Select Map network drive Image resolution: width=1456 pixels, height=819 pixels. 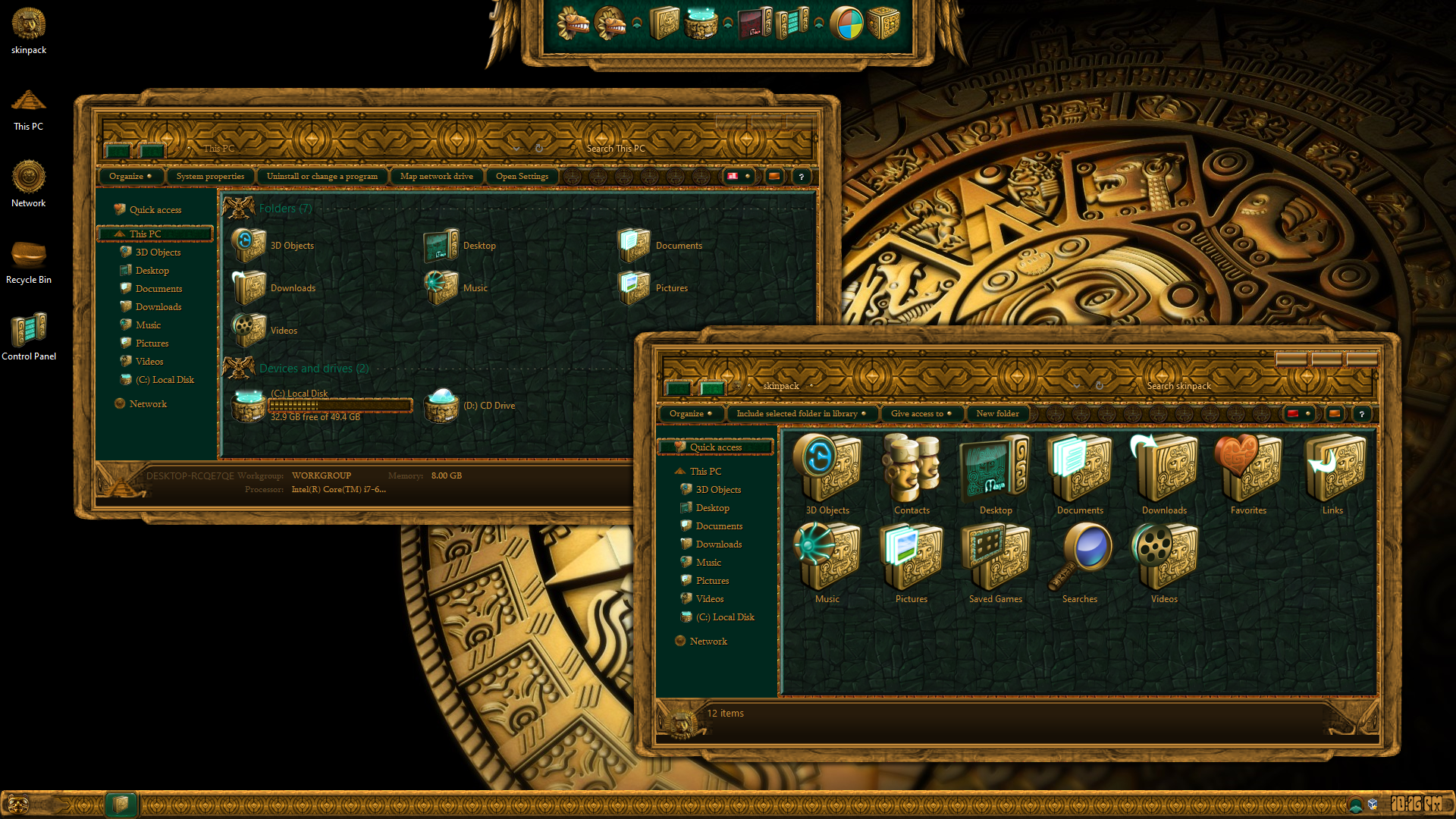[437, 177]
